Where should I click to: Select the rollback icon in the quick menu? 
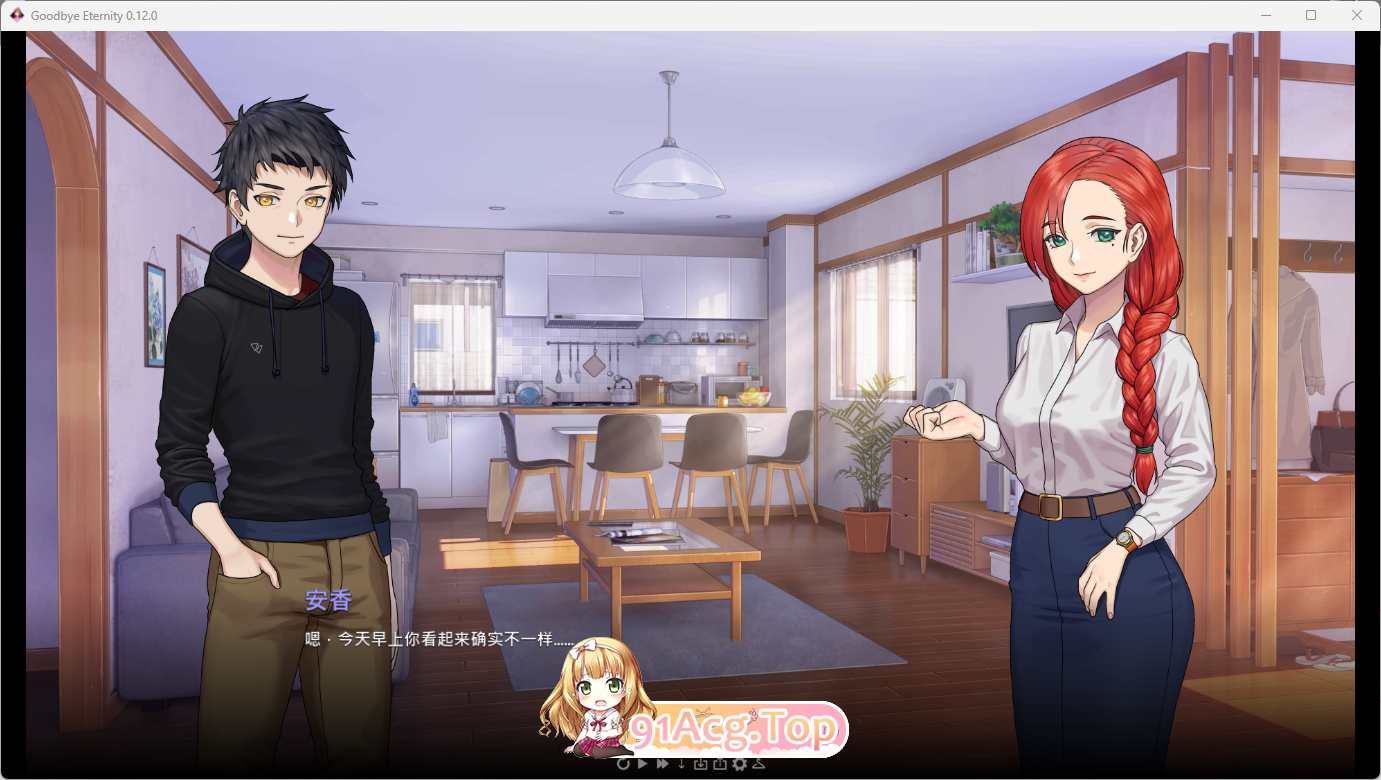pos(623,764)
